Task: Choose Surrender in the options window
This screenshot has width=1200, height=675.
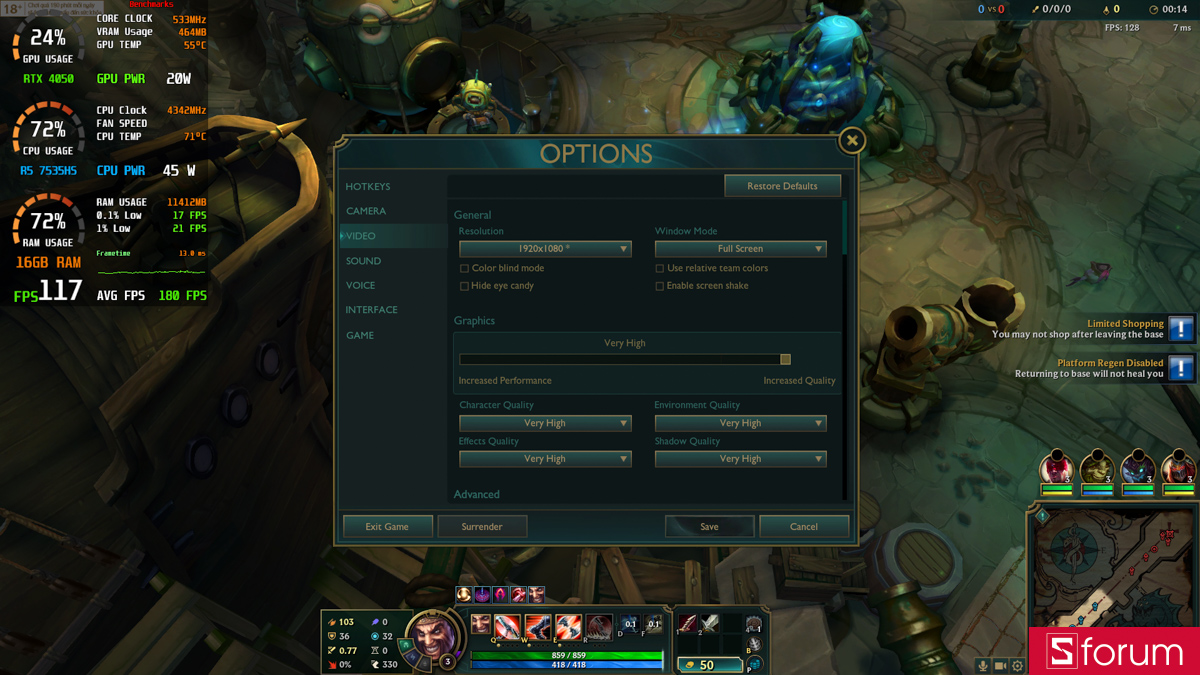Action: pyautogui.click(x=482, y=527)
